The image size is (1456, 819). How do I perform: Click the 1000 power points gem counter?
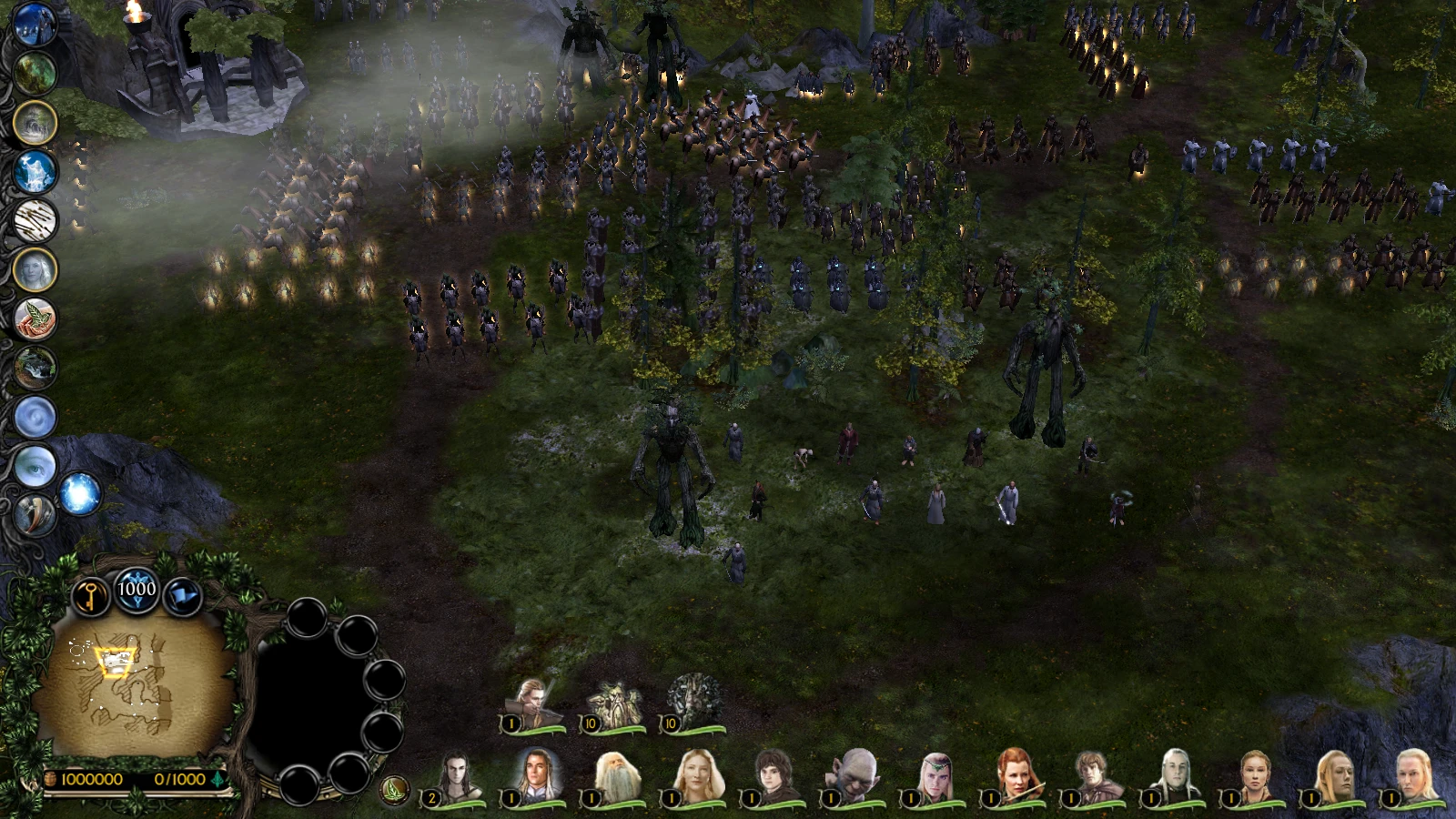click(x=135, y=588)
